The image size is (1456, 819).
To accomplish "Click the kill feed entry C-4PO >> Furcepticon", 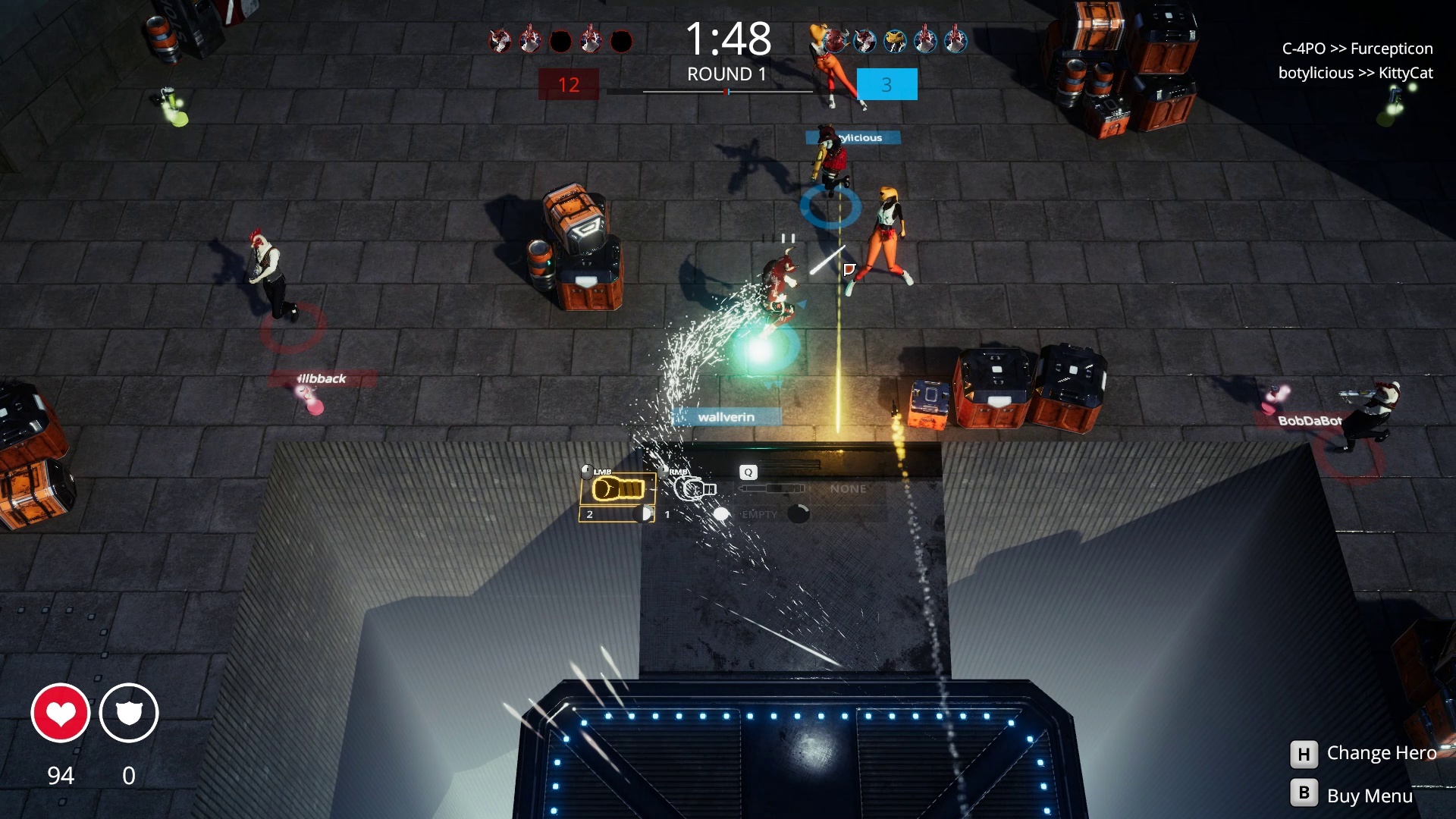I will coord(1356,49).
